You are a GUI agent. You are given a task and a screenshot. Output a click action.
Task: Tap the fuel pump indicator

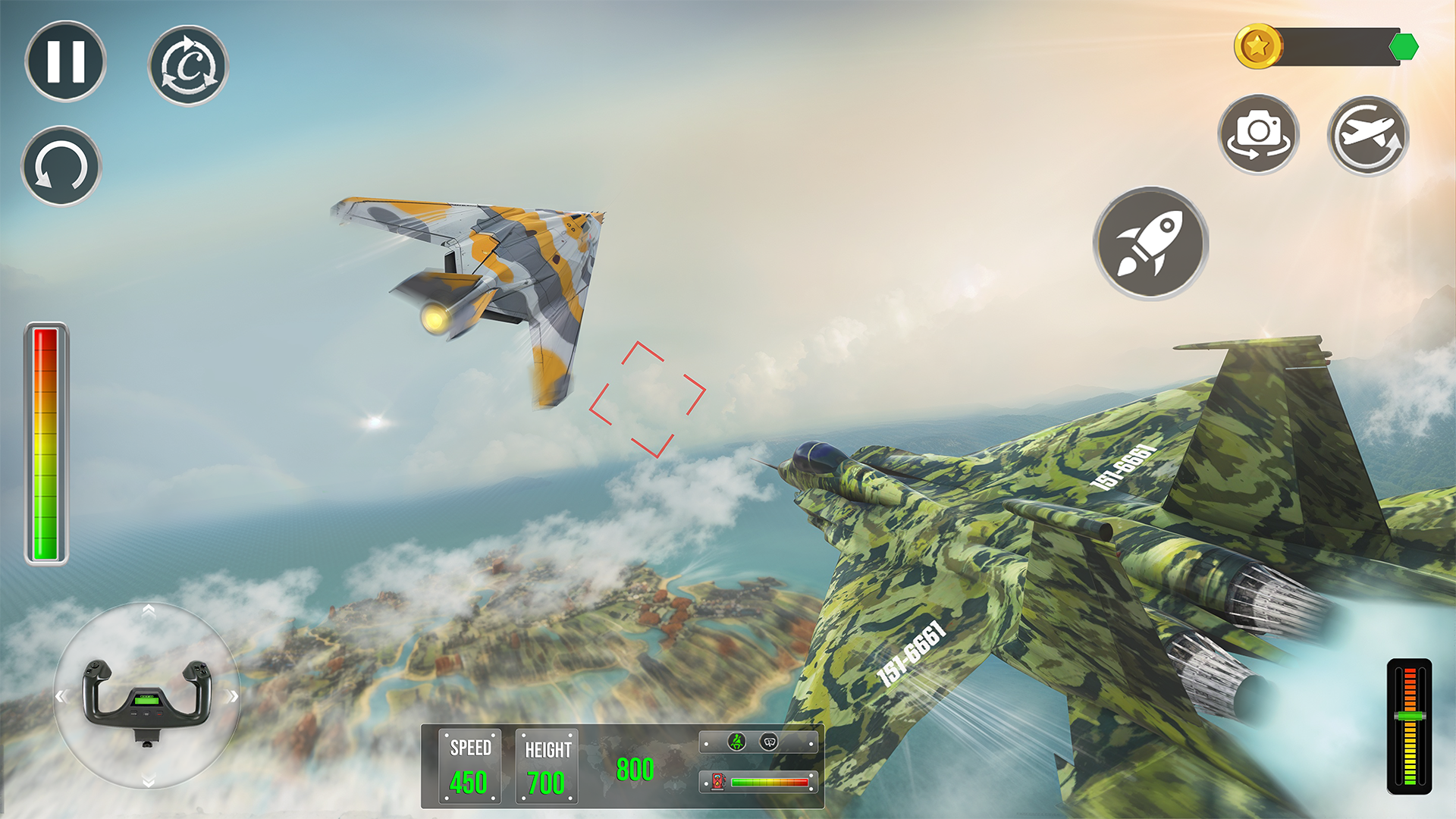717,781
